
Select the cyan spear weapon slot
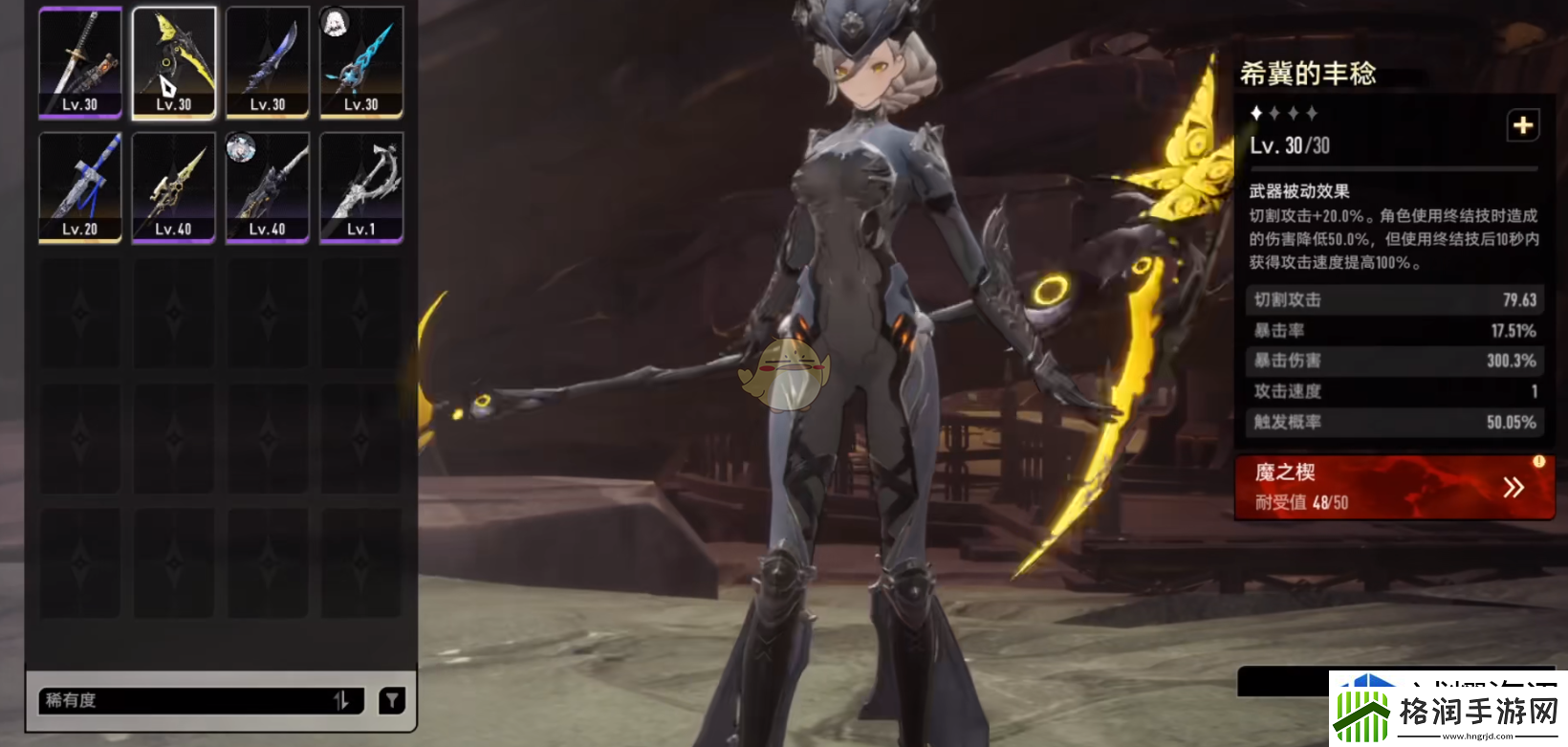[x=361, y=63]
